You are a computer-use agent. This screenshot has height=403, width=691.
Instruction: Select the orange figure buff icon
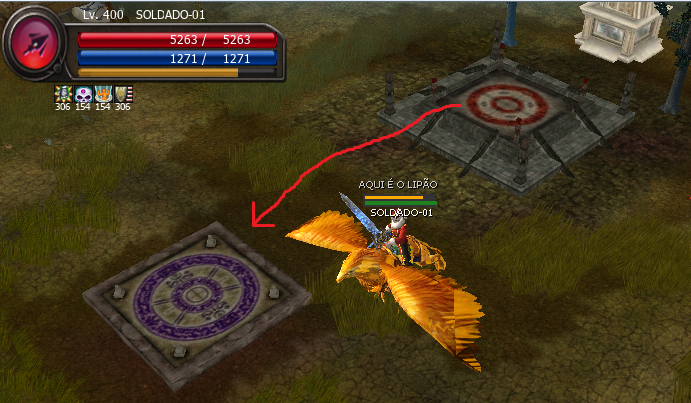click(x=103, y=94)
